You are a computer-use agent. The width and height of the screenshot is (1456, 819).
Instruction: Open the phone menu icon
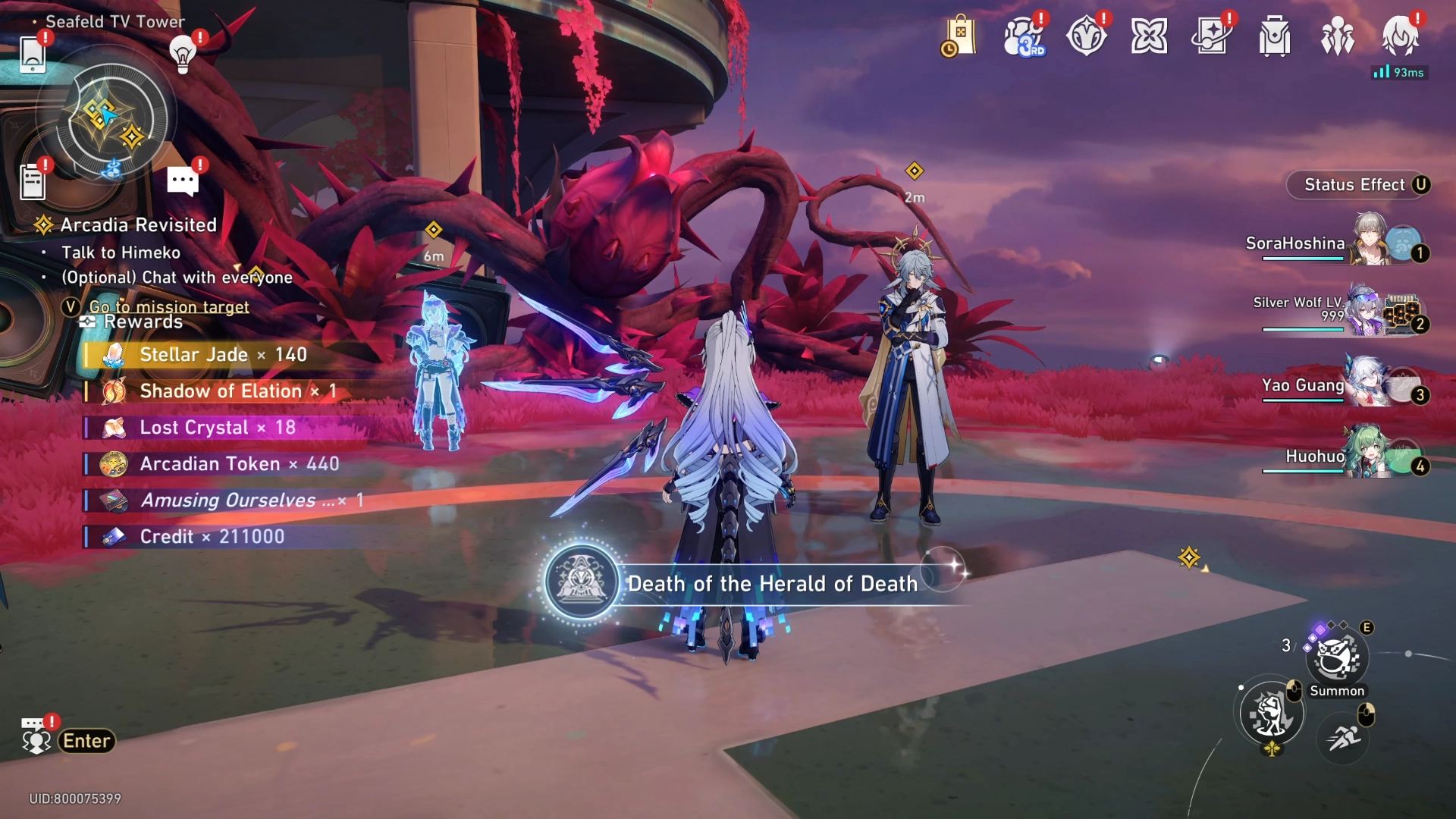[x=33, y=55]
